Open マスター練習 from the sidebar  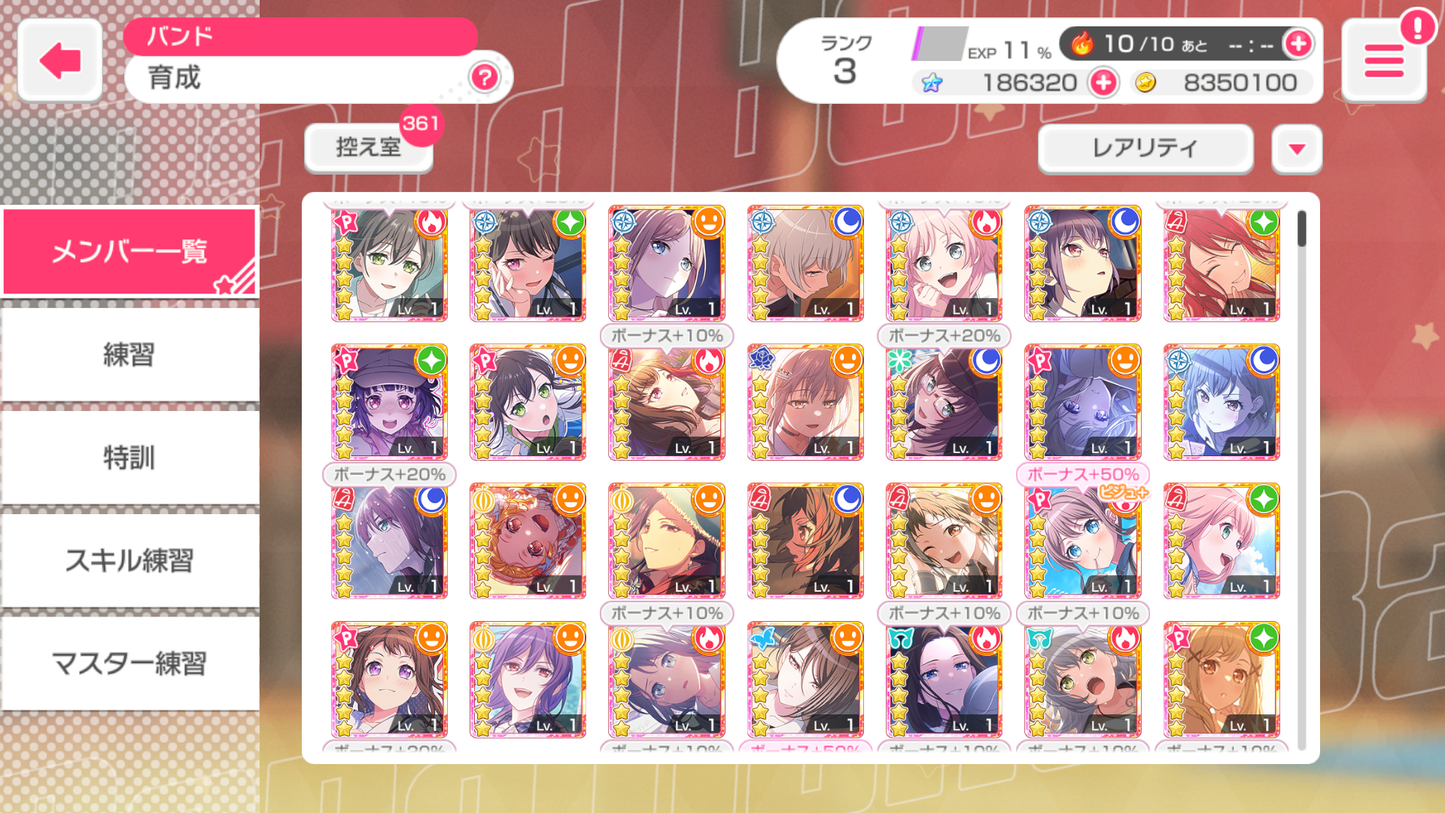tap(129, 663)
